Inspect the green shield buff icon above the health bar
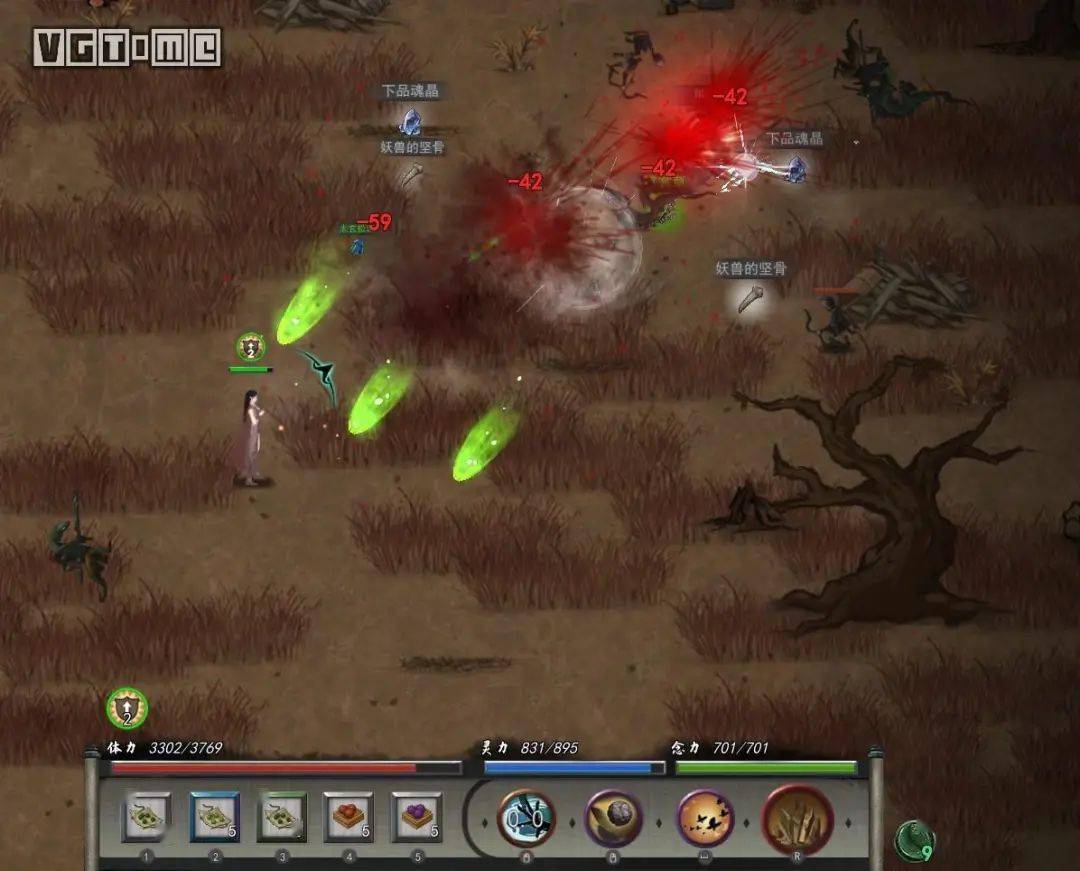The width and height of the screenshot is (1080, 871). 127,709
